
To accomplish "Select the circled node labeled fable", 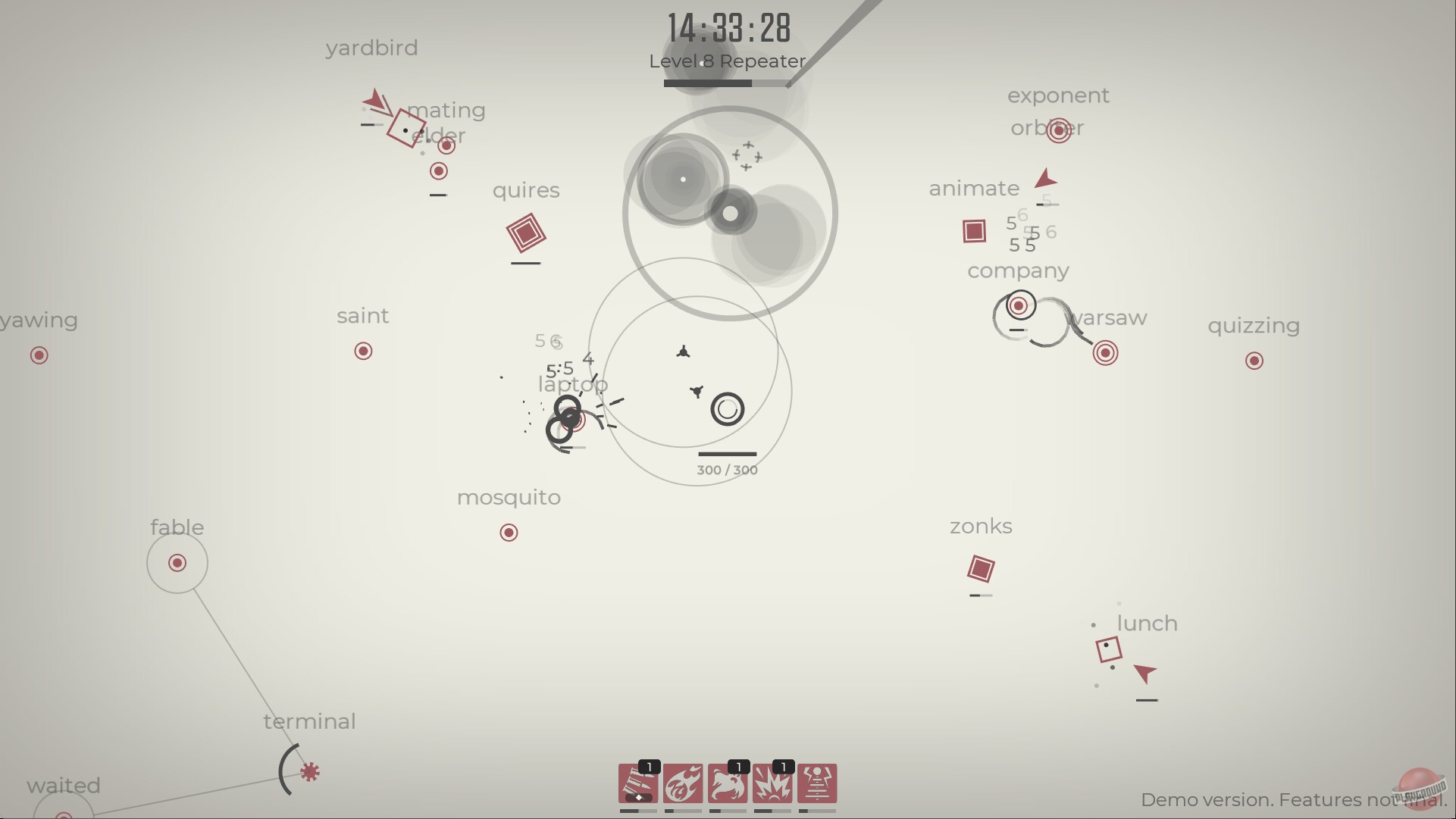I will pos(177,562).
